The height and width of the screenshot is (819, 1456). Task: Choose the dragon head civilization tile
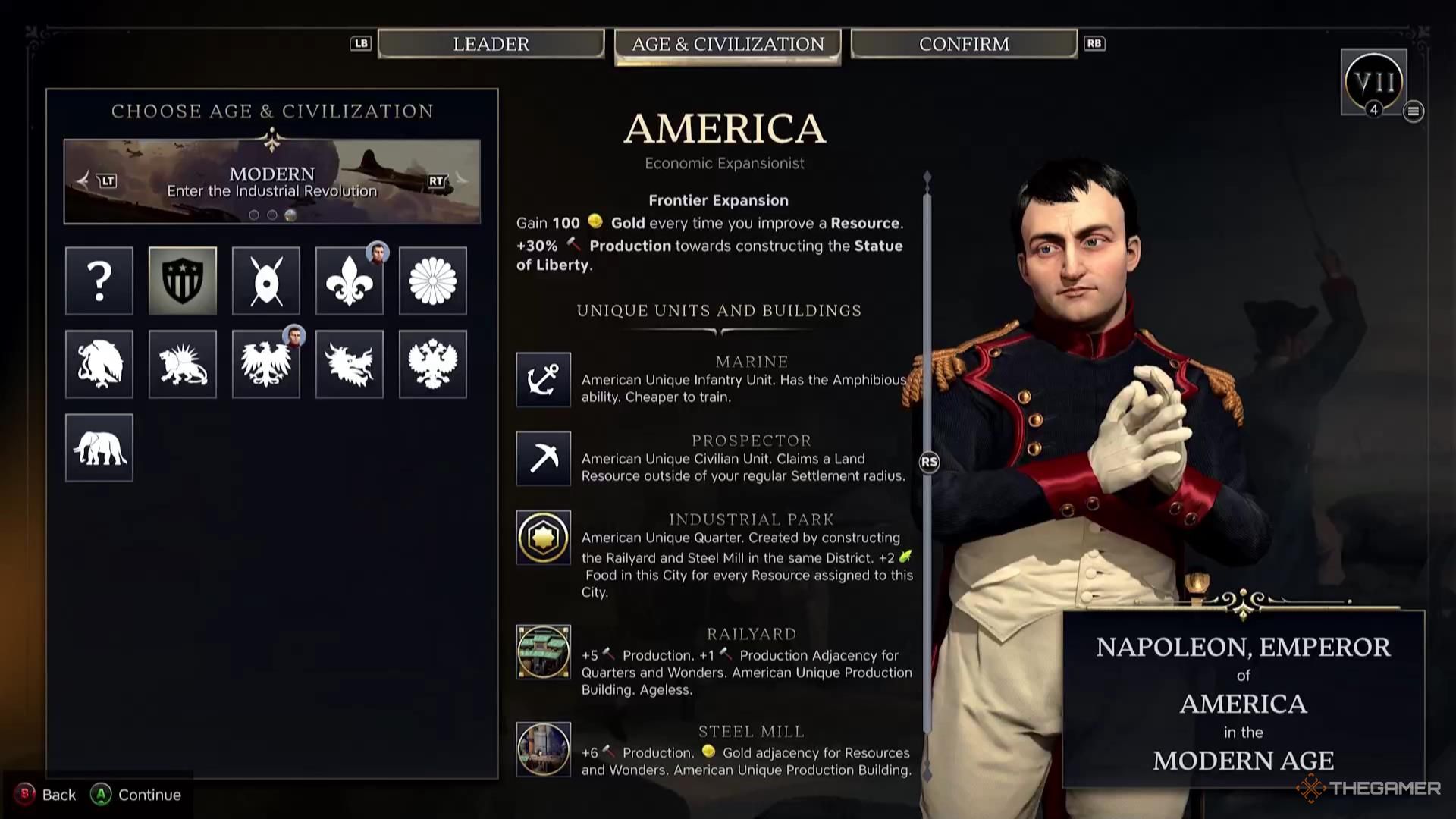tap(350, 364)
